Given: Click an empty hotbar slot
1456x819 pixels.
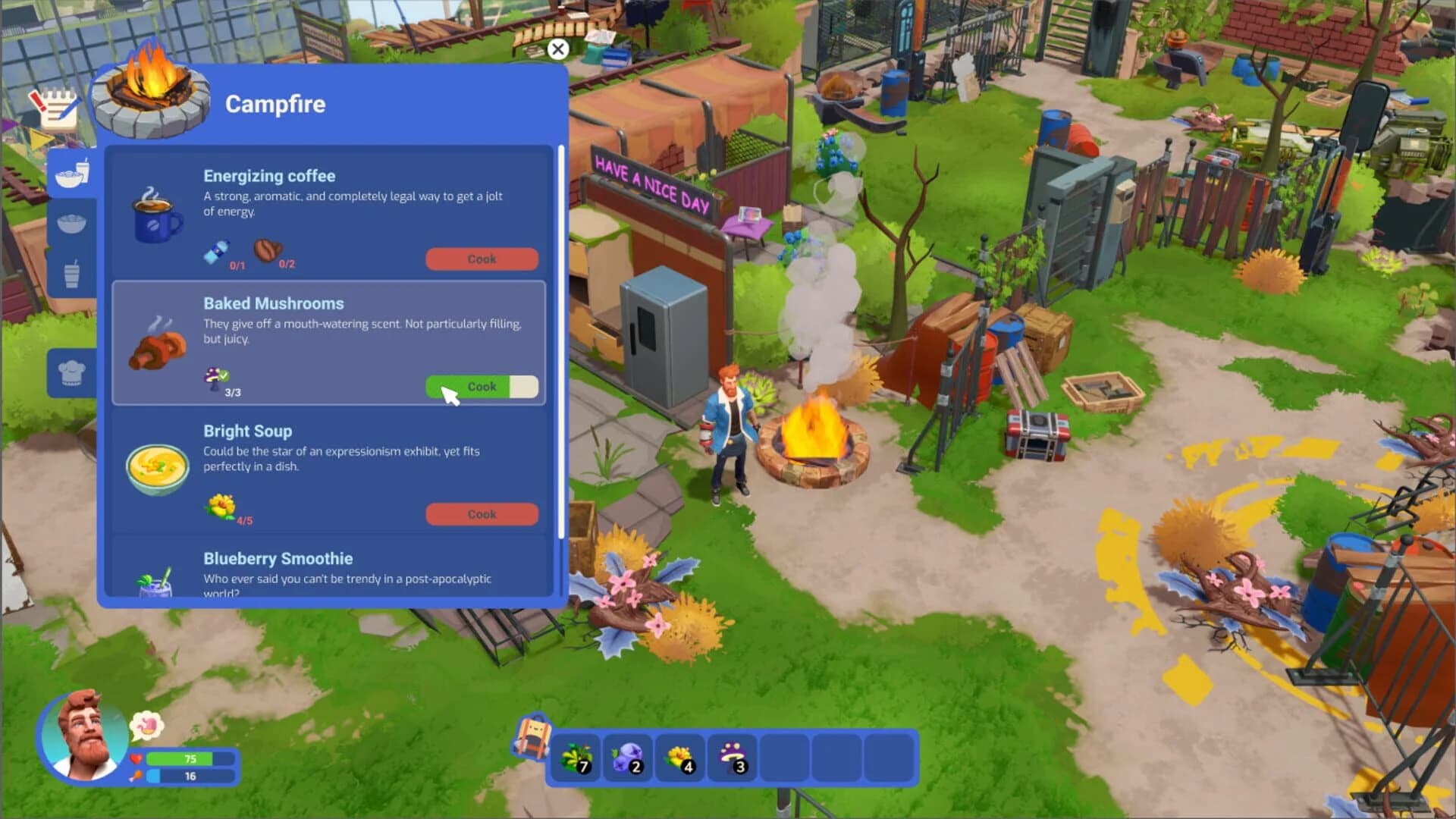Looking at the screenshot, I should click(x=785, y=756).
